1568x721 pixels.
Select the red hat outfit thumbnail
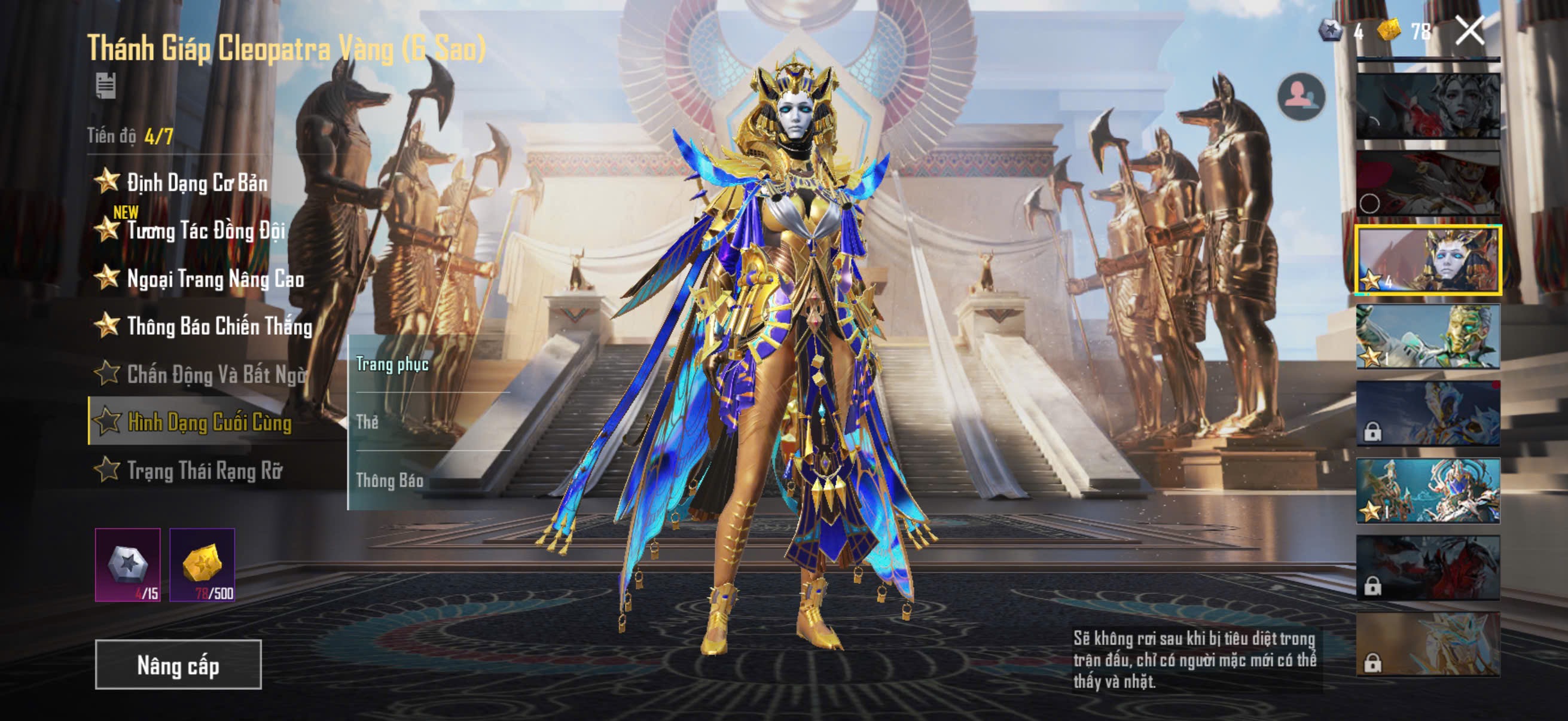click(x=1428, y=182)
